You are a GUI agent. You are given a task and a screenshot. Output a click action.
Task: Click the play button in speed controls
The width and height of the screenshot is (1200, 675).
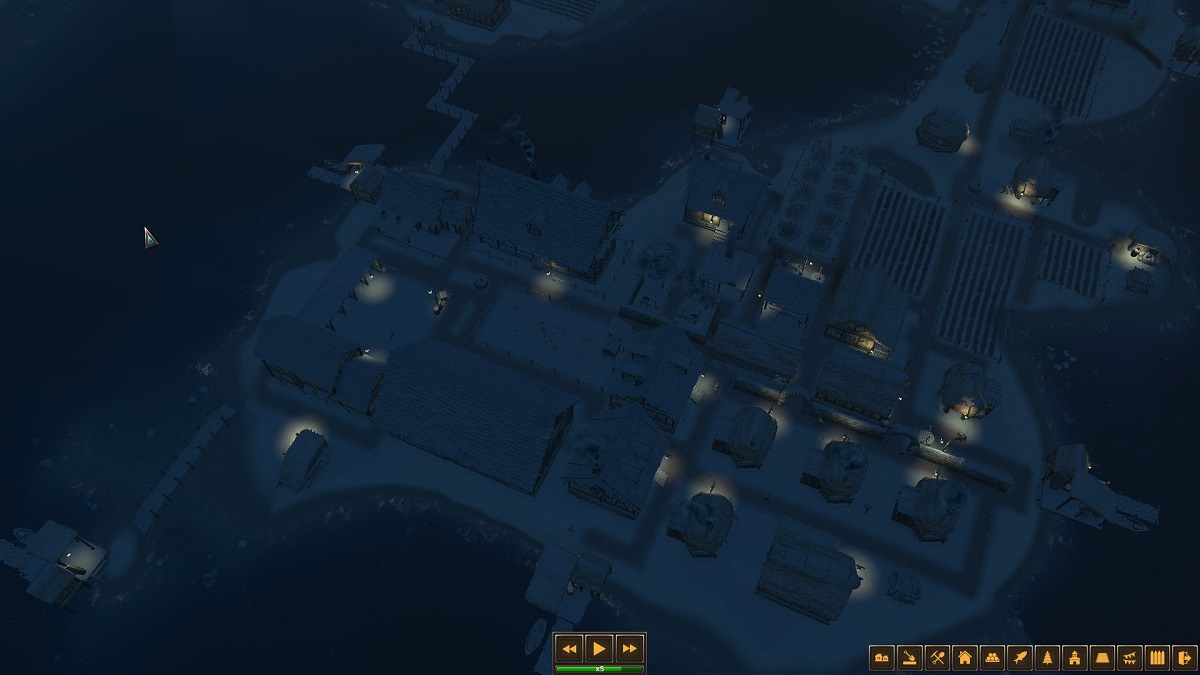point(599,648)
